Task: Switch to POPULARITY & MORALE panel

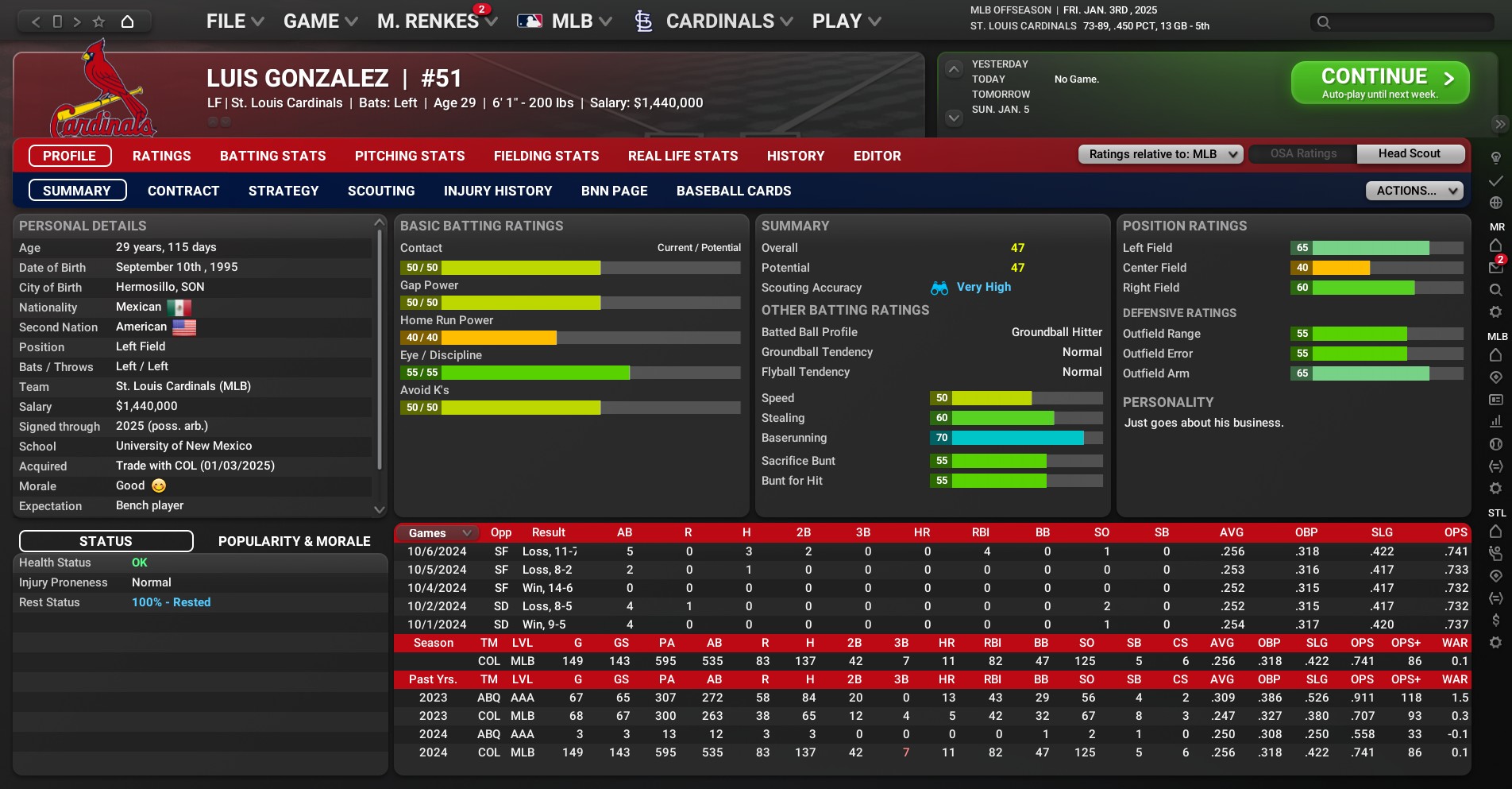Action: [x=294, y=541]
